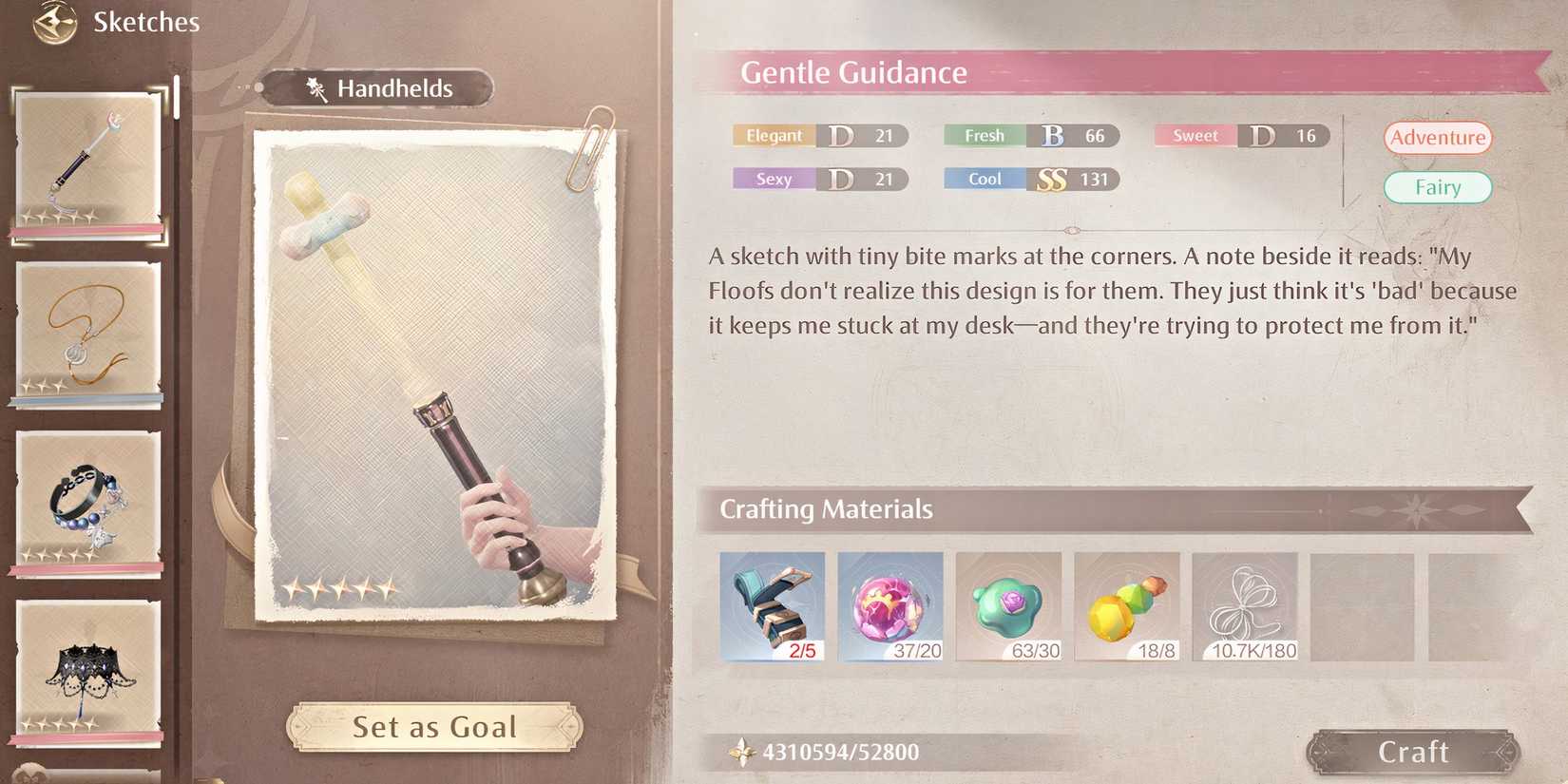Toggle the Adventure style tag

pos(1438,138)
